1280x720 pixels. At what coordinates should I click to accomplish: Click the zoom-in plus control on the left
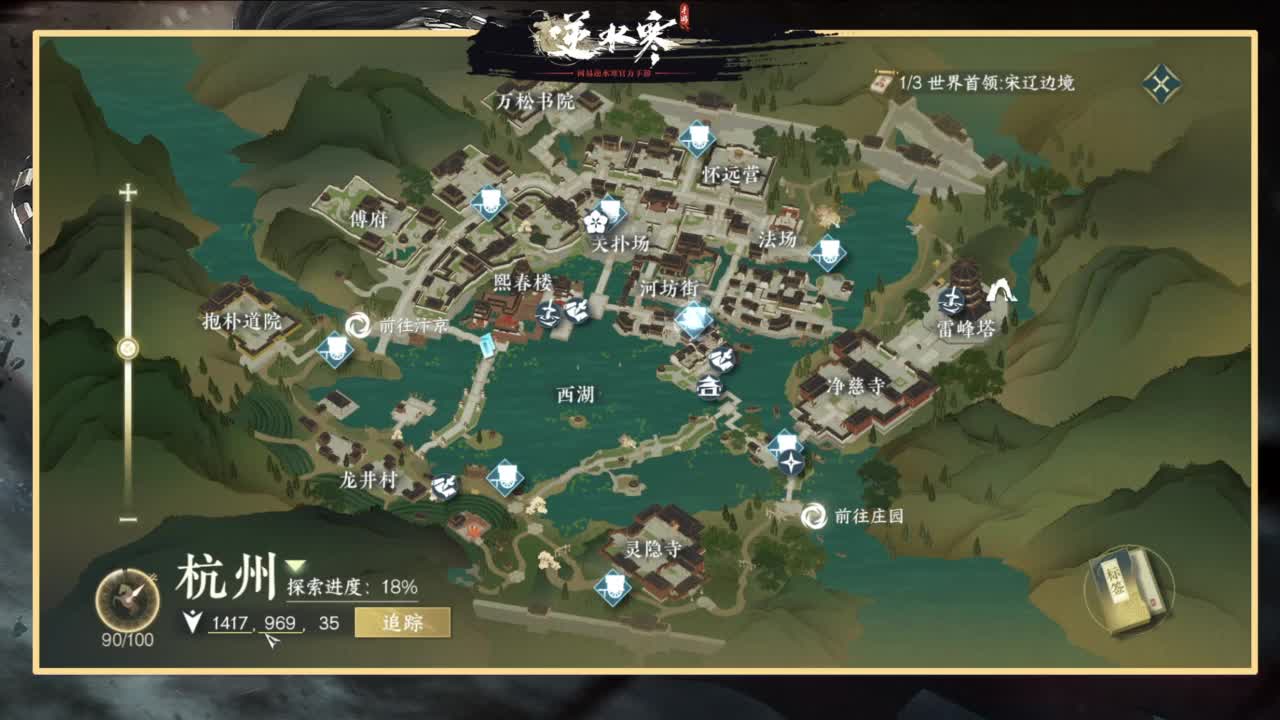pyautogui.click(x=126, y=190)
